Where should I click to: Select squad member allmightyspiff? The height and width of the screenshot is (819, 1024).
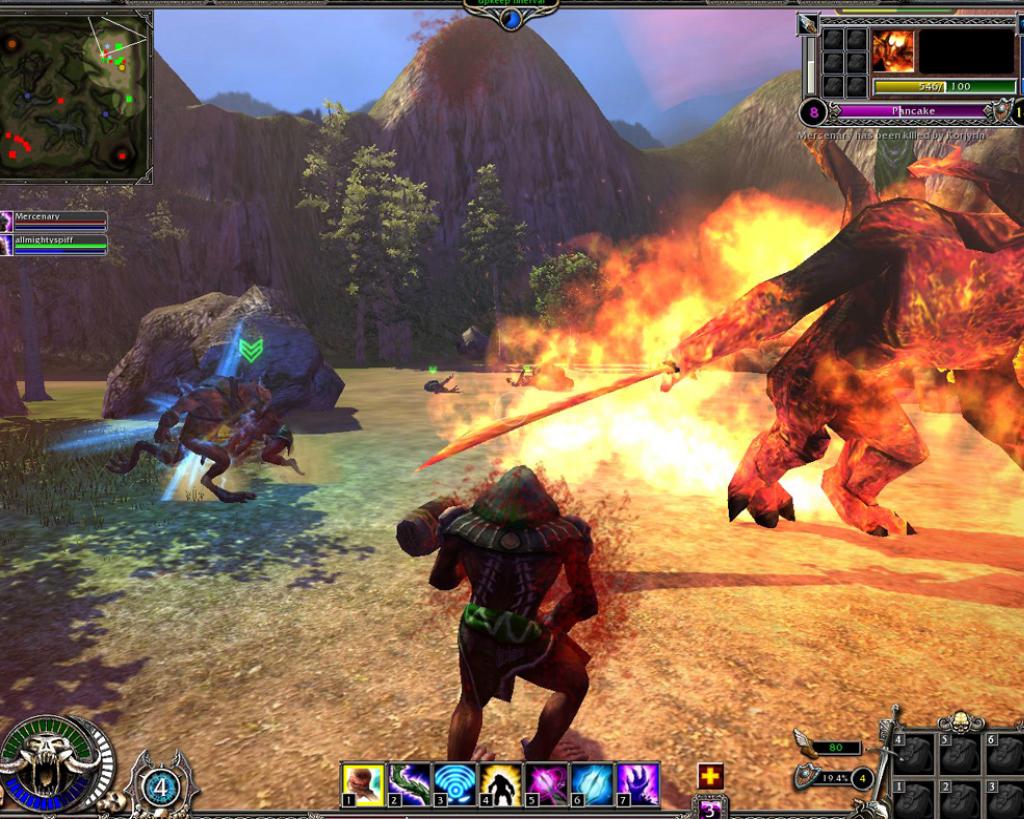click(55, 244)
